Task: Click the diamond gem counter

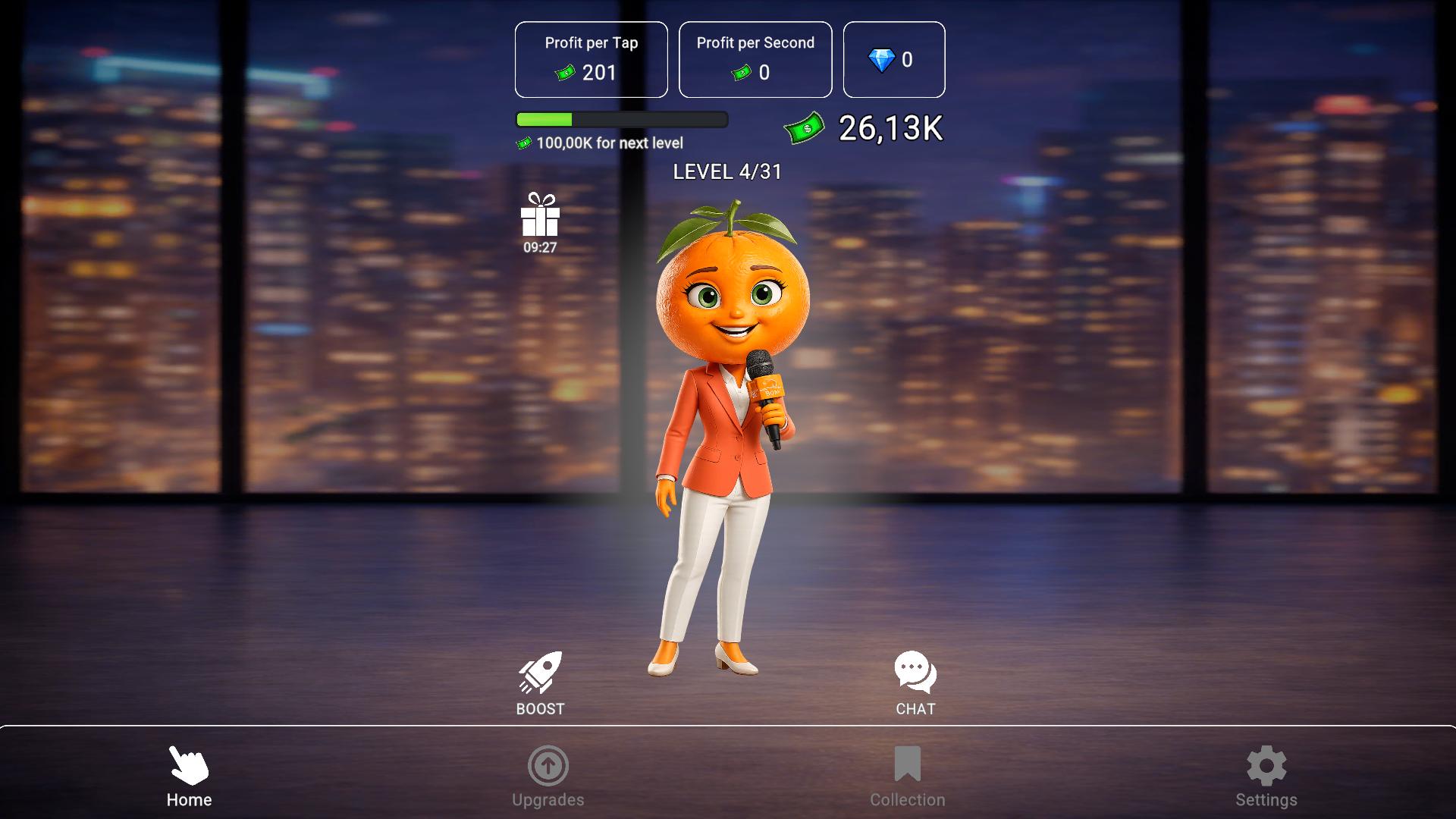Action: tap(893, 60)
